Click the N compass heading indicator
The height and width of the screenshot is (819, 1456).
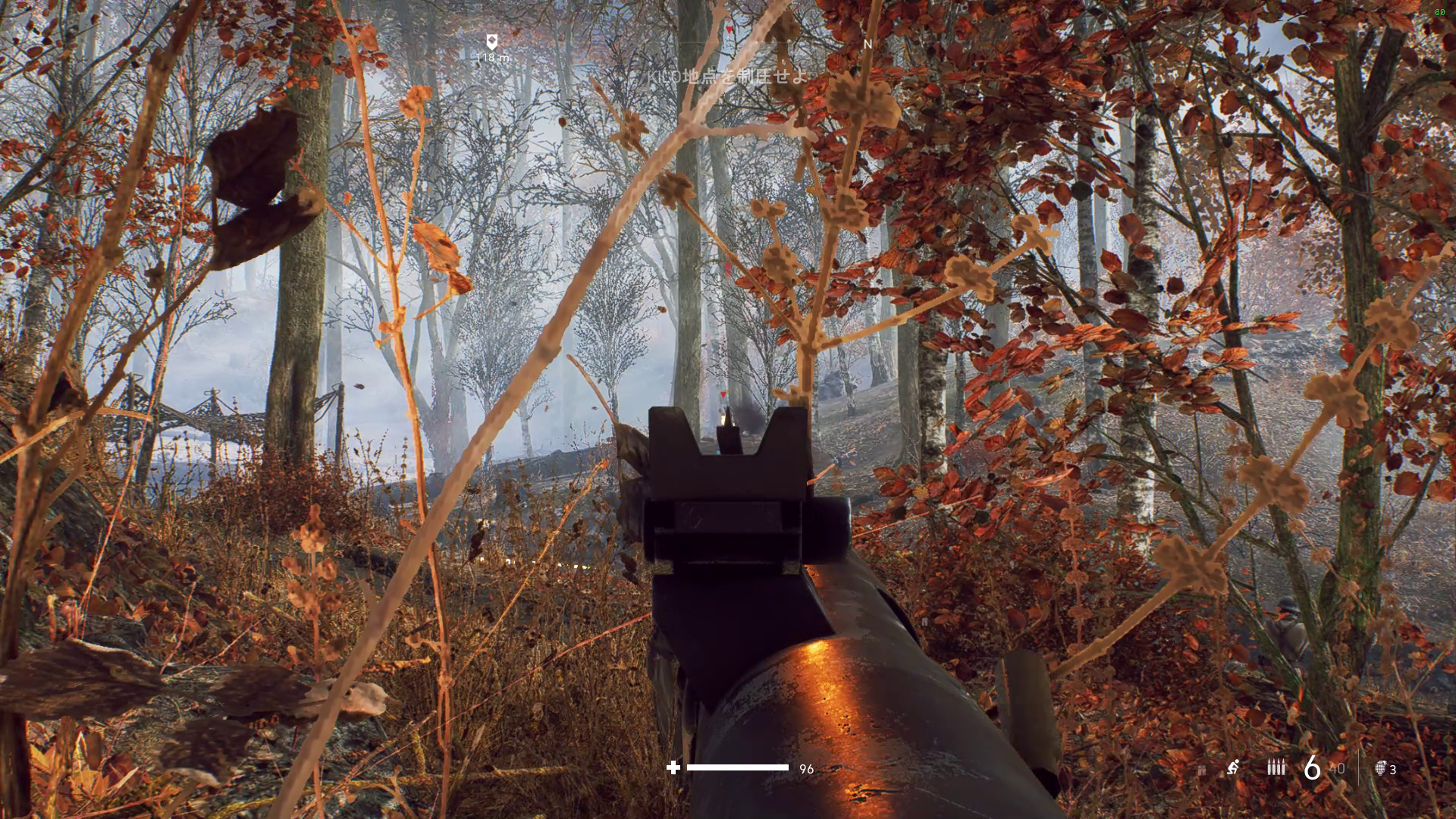pos(867,45)
